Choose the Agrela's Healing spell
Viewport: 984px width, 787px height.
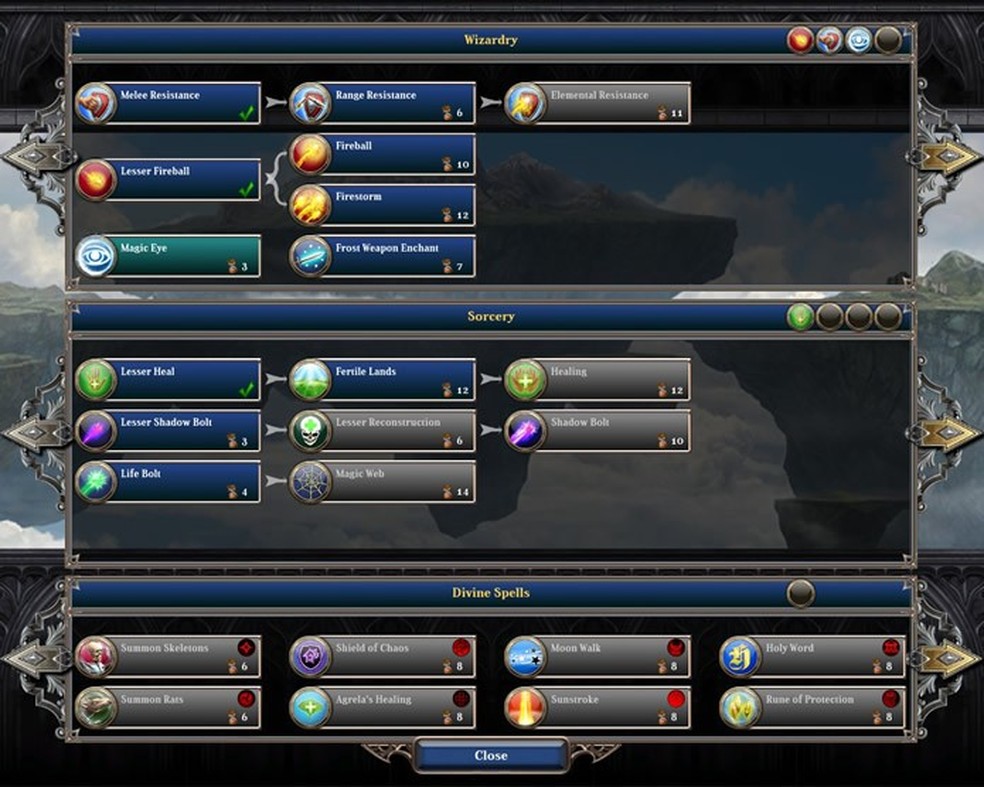pos(383,708)
